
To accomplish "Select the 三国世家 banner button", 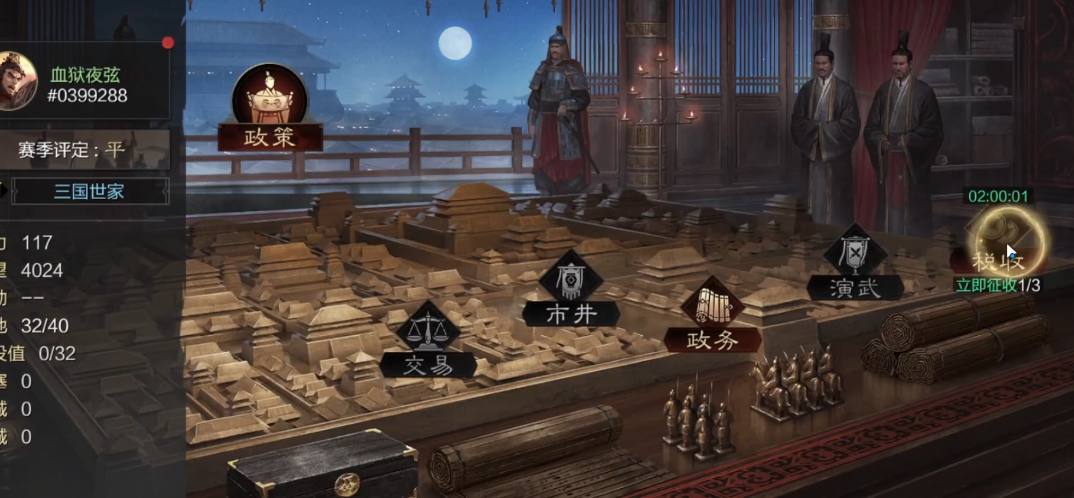I will tap(88, 191).
